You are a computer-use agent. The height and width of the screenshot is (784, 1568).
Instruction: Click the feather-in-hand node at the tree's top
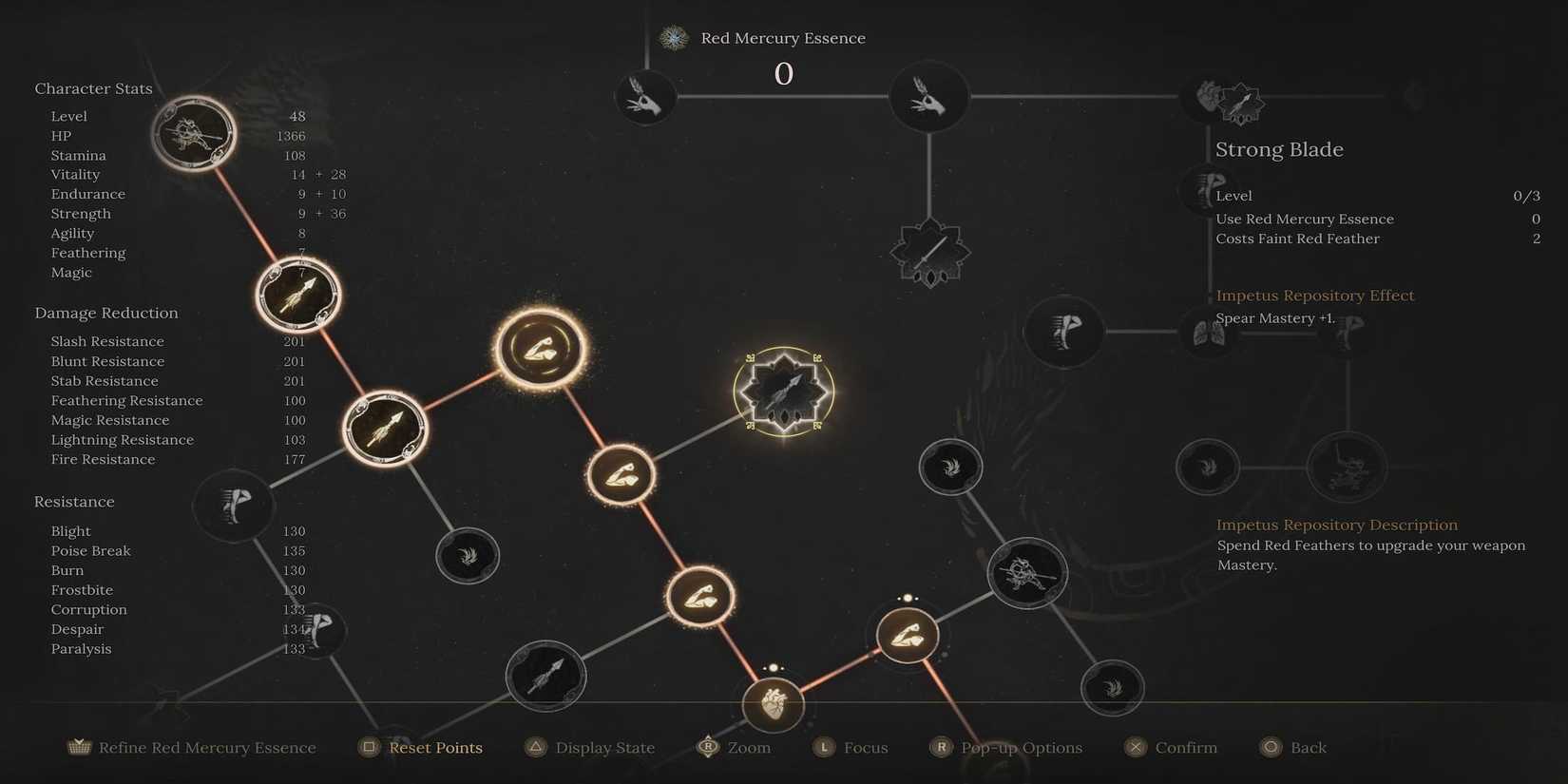tap(646, 96)
